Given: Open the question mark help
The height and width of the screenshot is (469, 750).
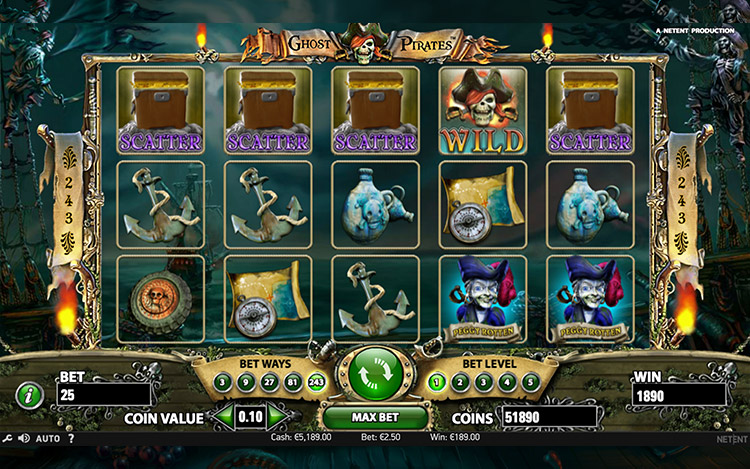Looking at the screenshot, I should [x=72, y=438].
